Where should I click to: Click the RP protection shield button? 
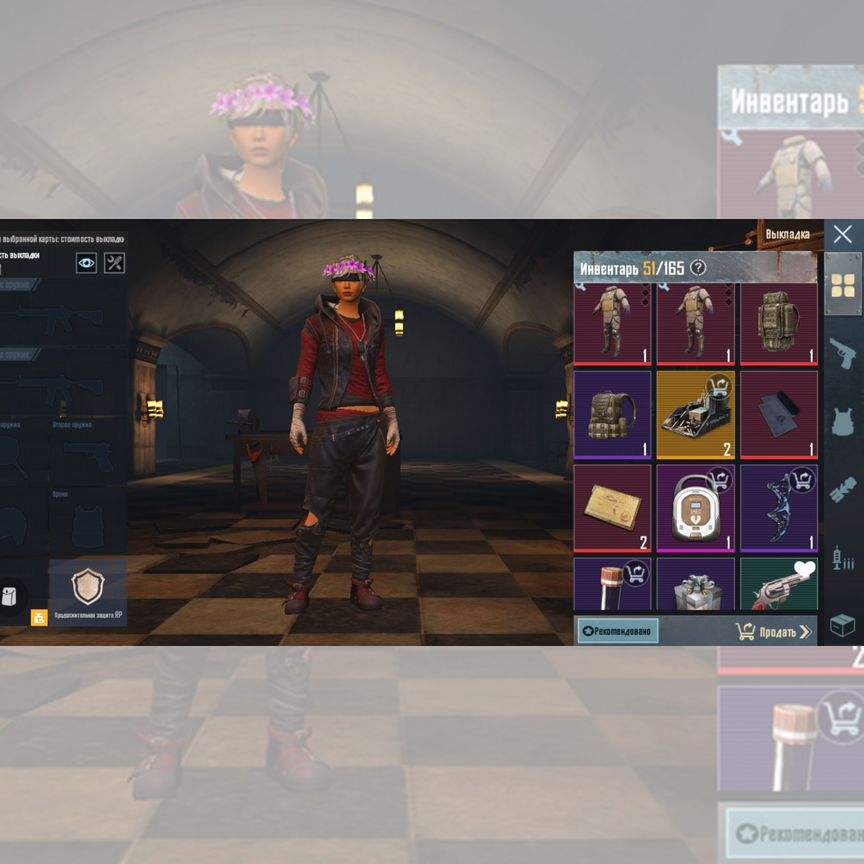click(88, 587)
